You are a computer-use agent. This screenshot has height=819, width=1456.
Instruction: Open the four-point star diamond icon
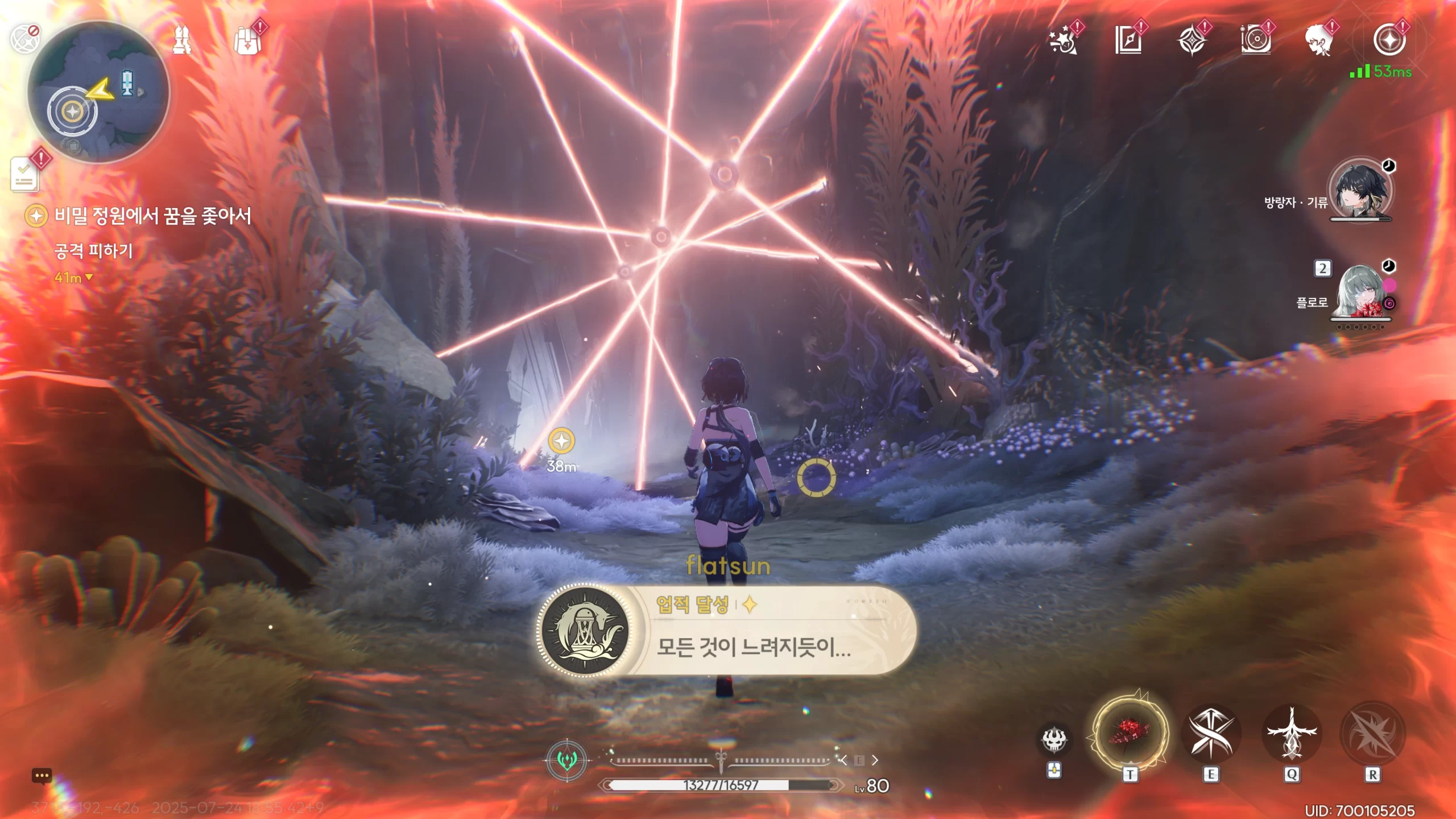pyautogui.click(x=1192, y=41)
